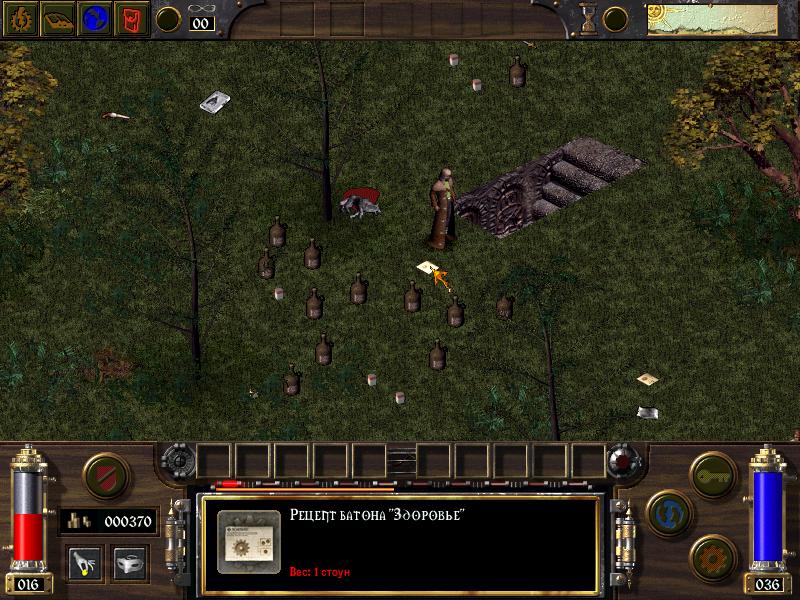Click the red-light round hotbar end button
Image resolution: width=800 pixels, height=600 pixels.
pyautogui.click(x=622, y=461)
